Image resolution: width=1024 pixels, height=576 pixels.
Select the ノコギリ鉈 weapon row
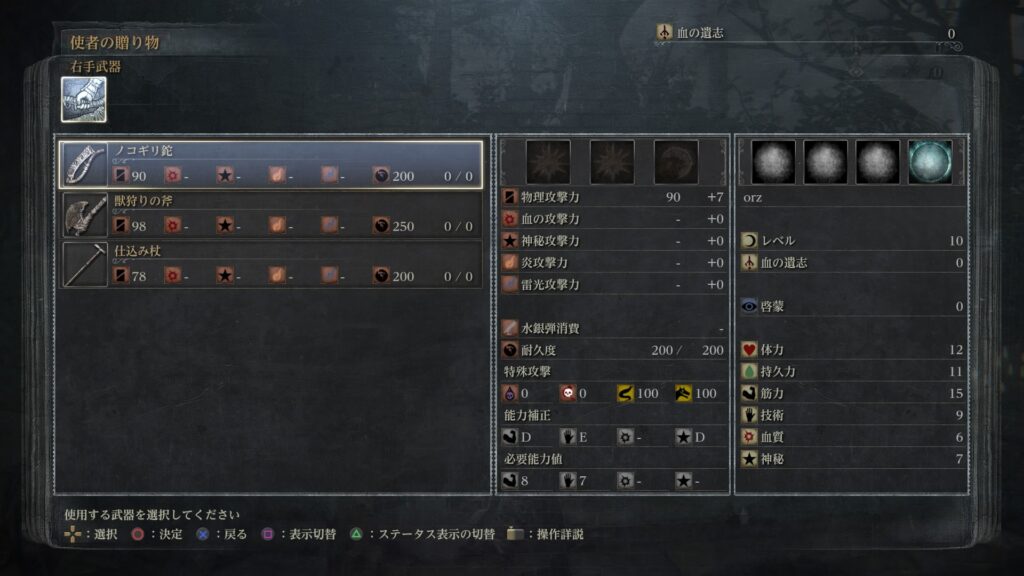pyautogui.click(x=271, y=163)
